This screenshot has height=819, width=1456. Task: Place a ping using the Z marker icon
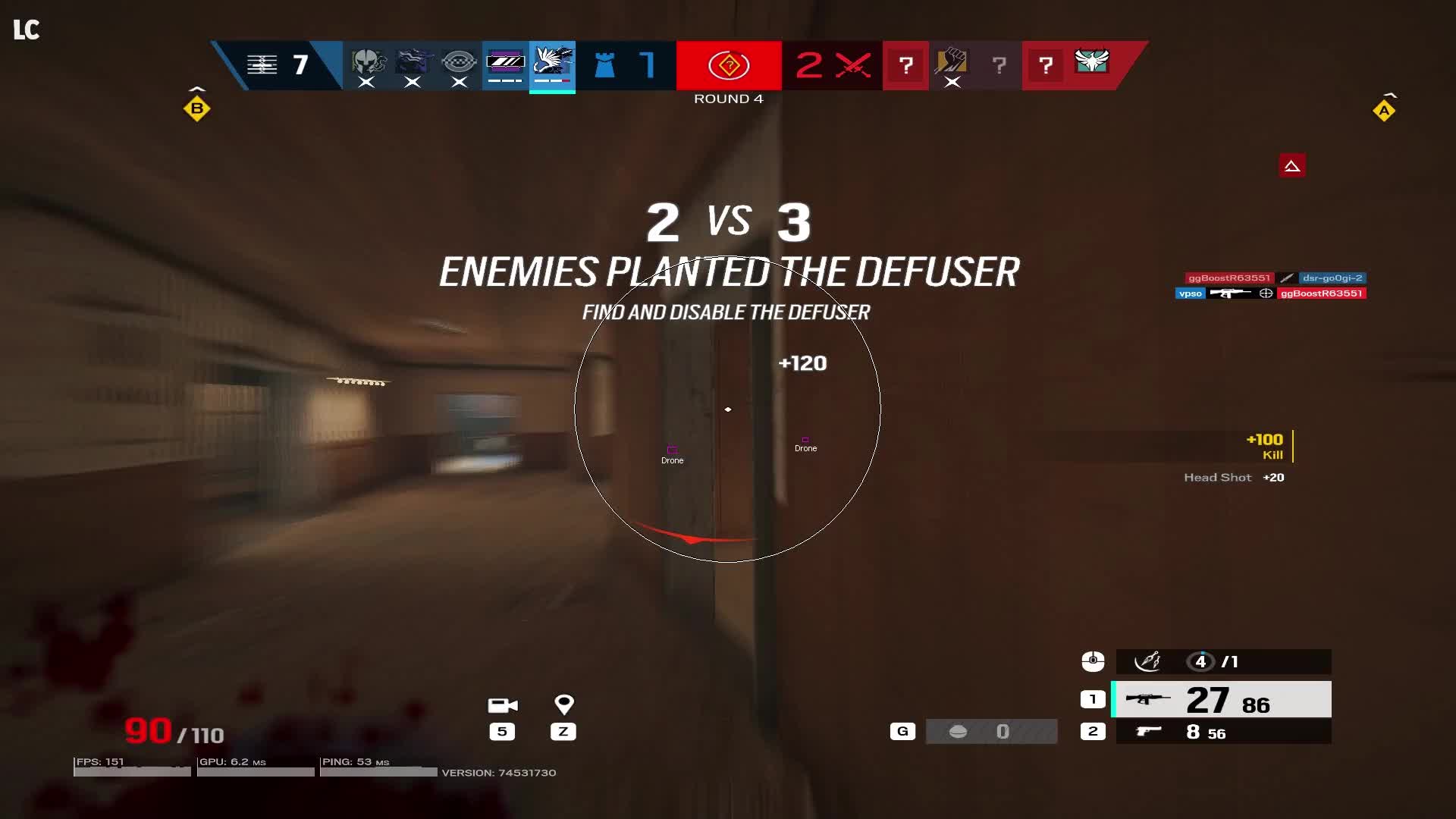563,704
